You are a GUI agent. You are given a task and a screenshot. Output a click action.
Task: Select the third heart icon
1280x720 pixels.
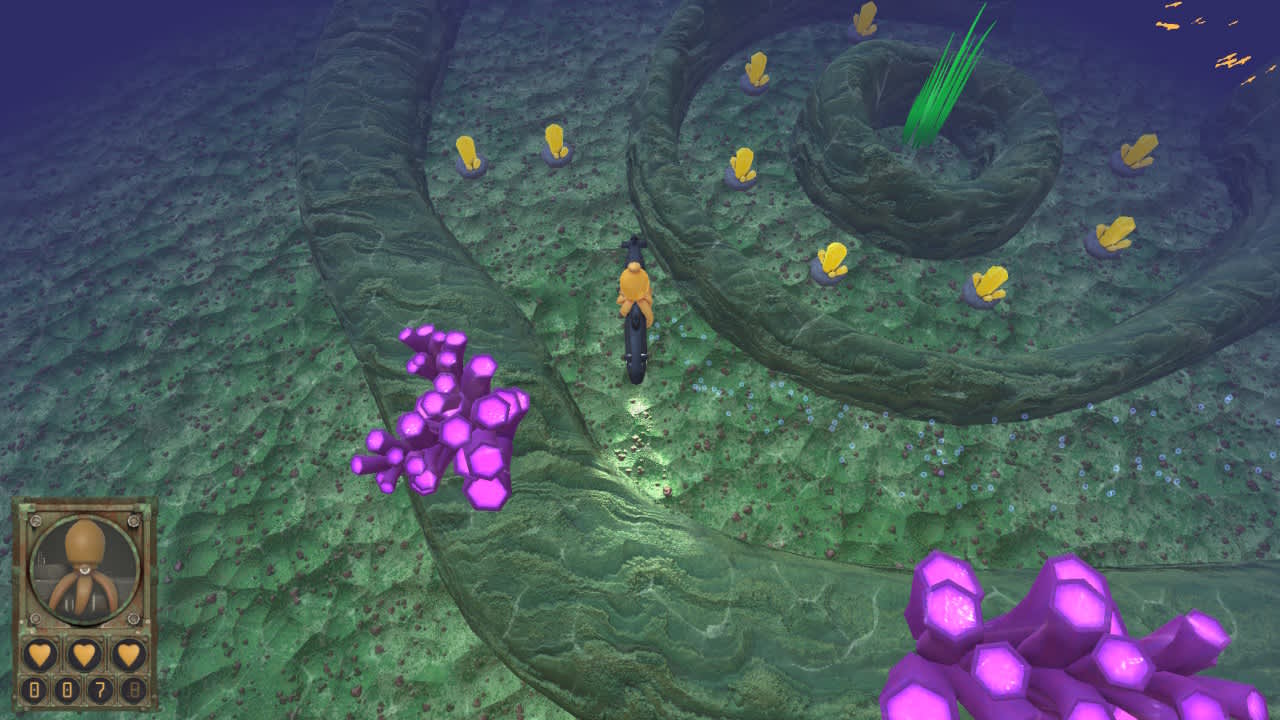(126, 654)
